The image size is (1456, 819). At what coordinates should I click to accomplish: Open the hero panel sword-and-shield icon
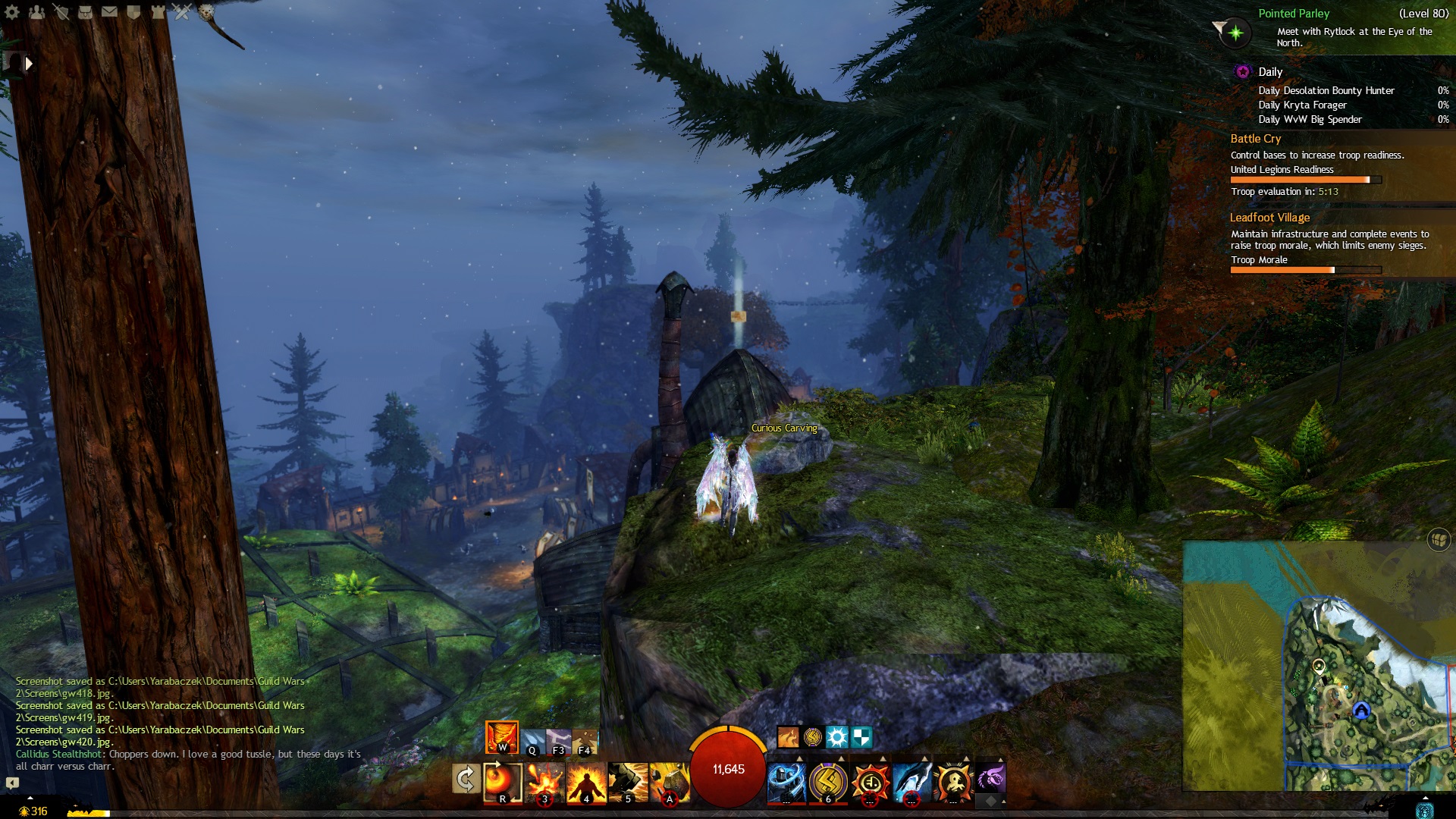click(61, 12)
